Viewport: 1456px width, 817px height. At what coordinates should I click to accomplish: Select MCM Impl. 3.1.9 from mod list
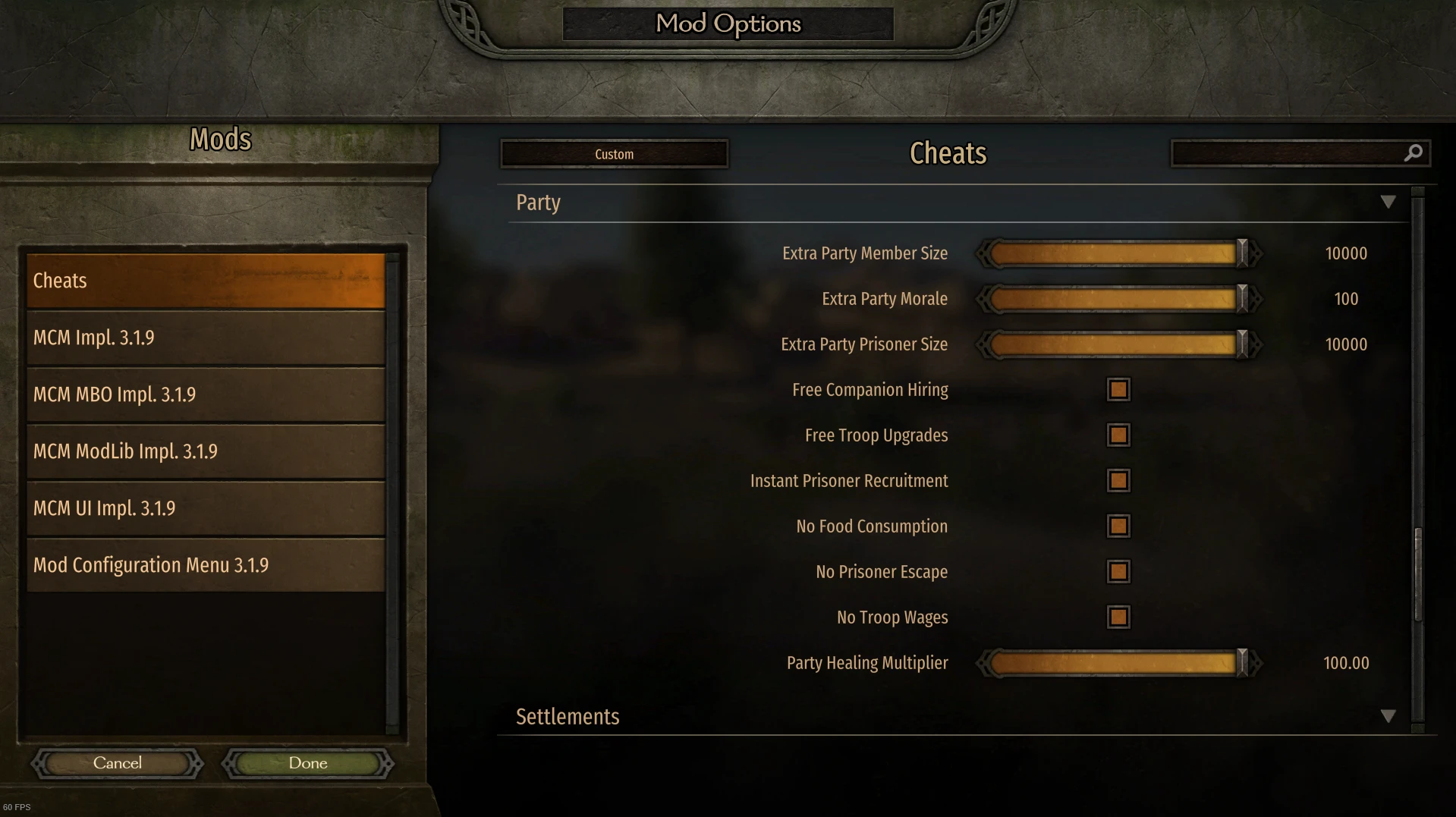[x=205, y=337]
